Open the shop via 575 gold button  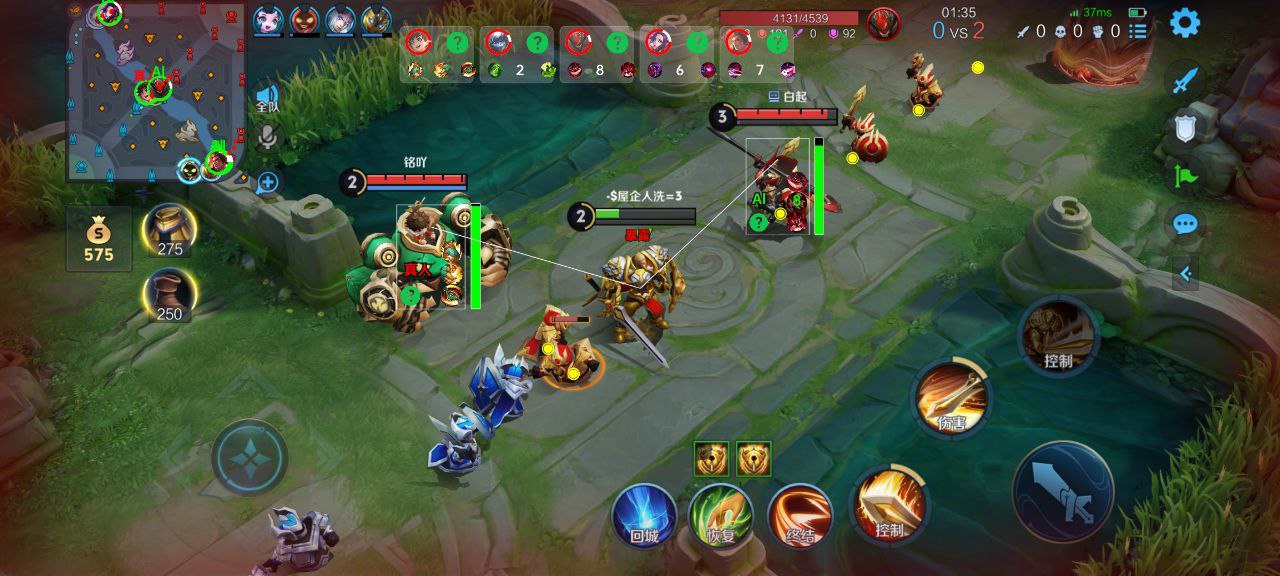click(x=99, y=240)
